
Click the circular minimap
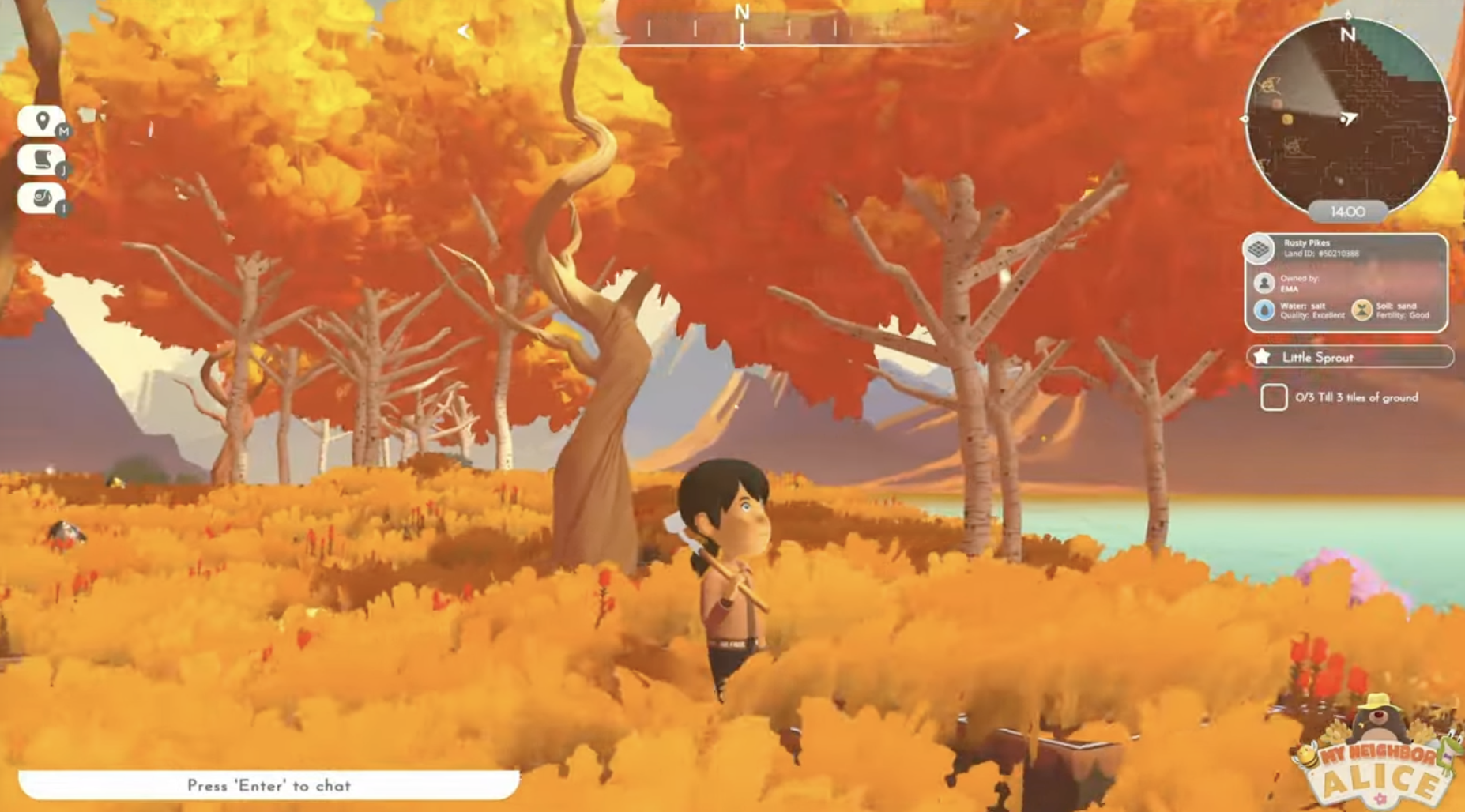click(x=1347, y=117)
